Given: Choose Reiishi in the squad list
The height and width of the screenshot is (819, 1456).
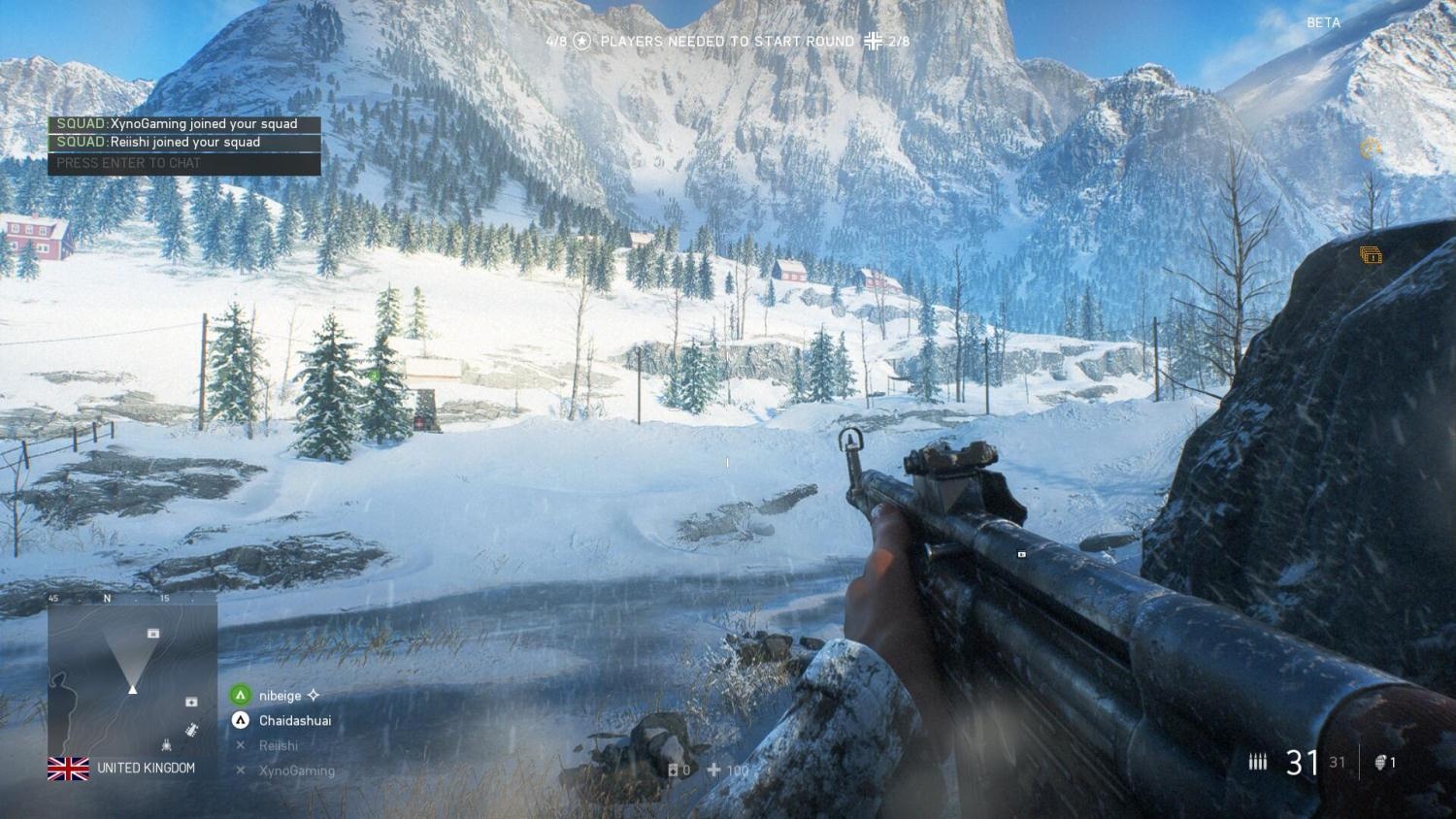Looking at the screenshot, I should [x=278, y=745].
